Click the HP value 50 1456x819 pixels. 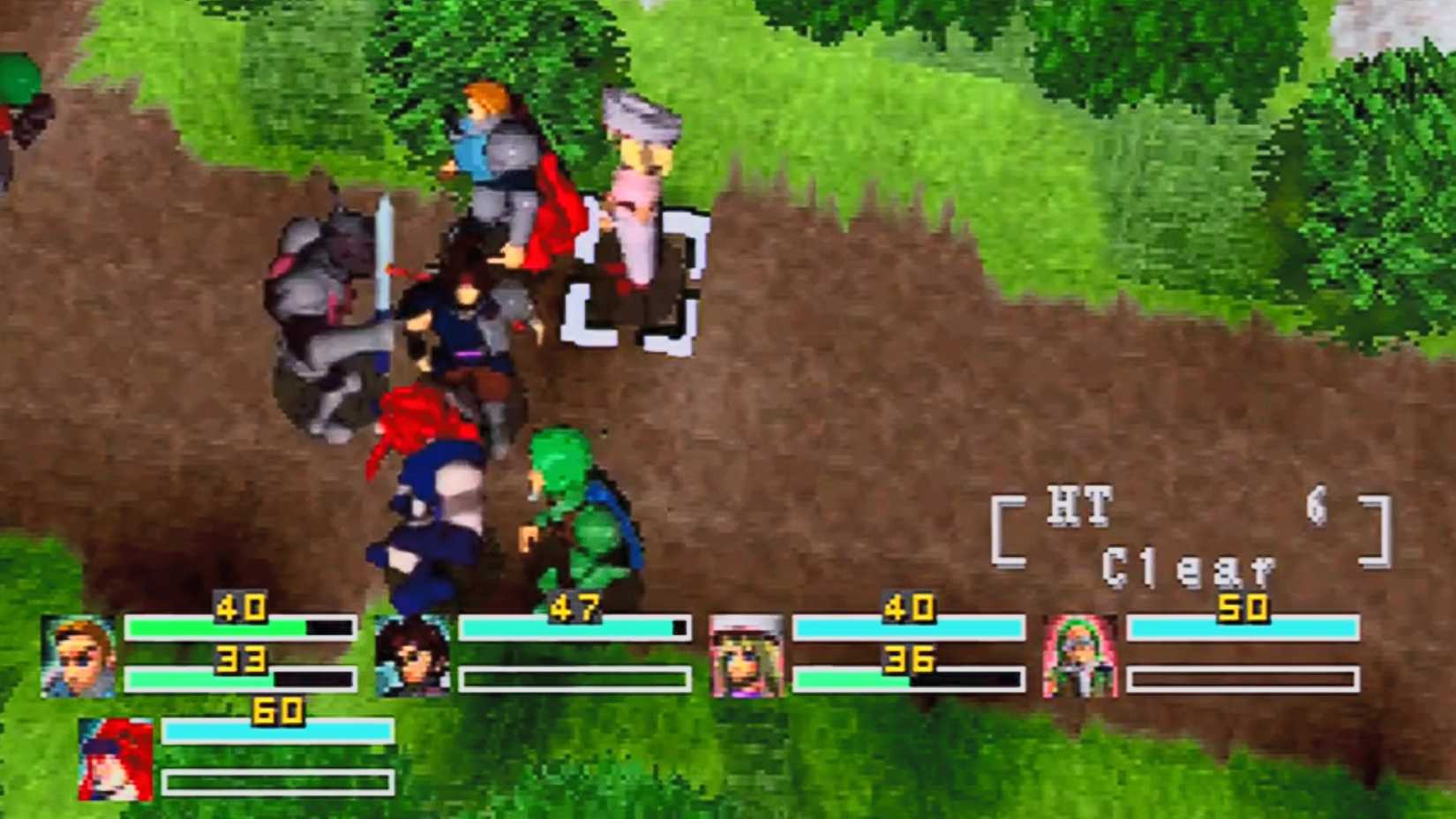(1246, 609)
